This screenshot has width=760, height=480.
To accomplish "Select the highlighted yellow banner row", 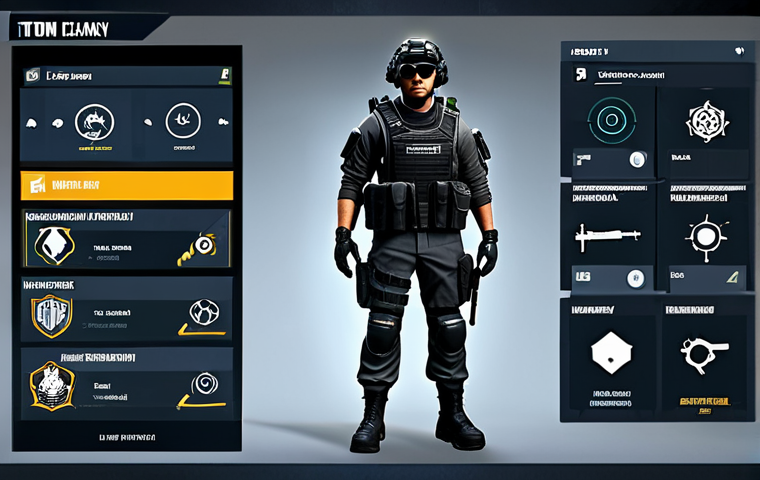I will click(127, 185).
